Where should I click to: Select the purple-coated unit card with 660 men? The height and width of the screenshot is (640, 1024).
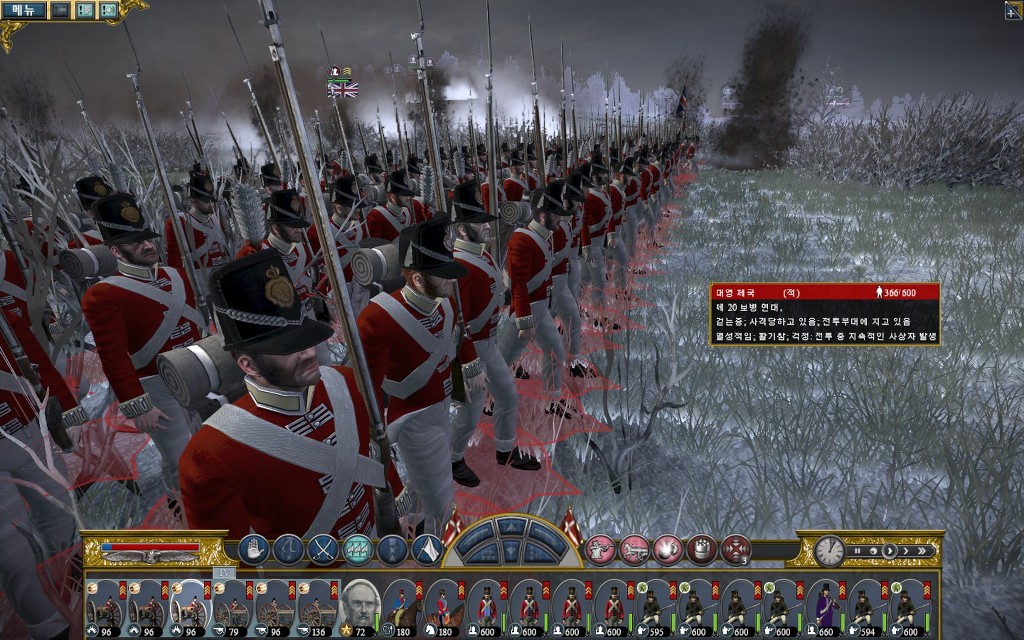[826, 605]
